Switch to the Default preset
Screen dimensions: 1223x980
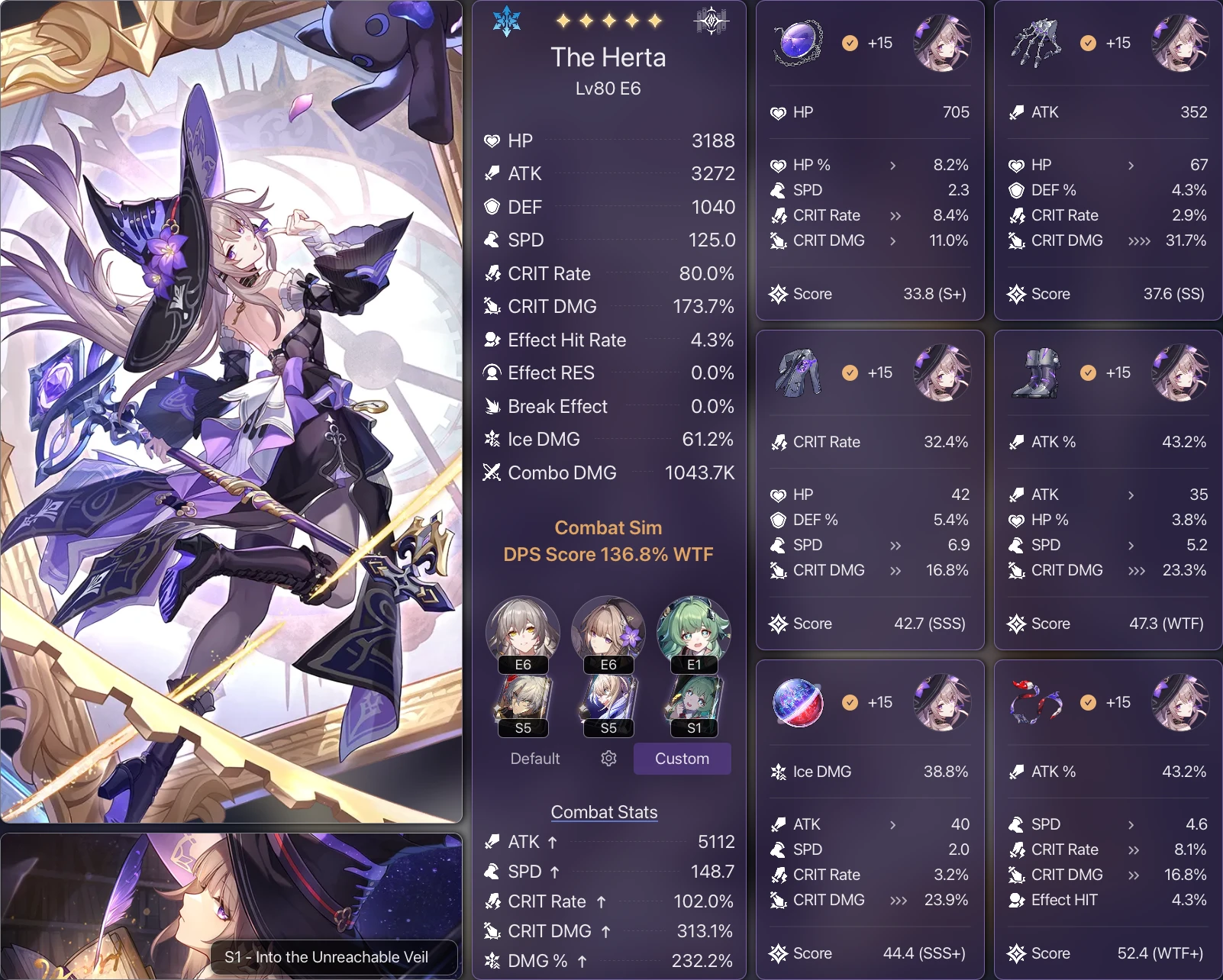pos(534,759)
